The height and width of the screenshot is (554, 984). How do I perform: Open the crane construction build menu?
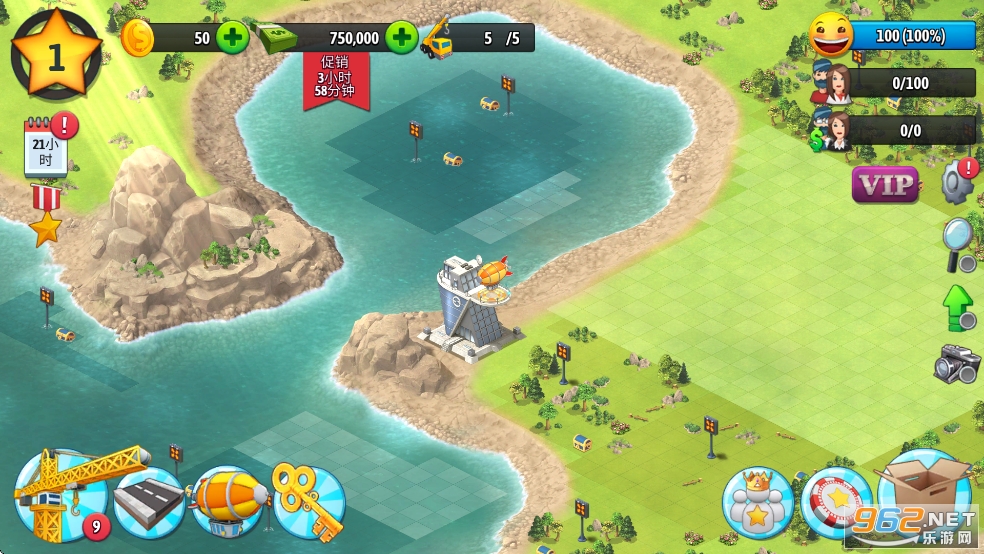tap(62, 495)
